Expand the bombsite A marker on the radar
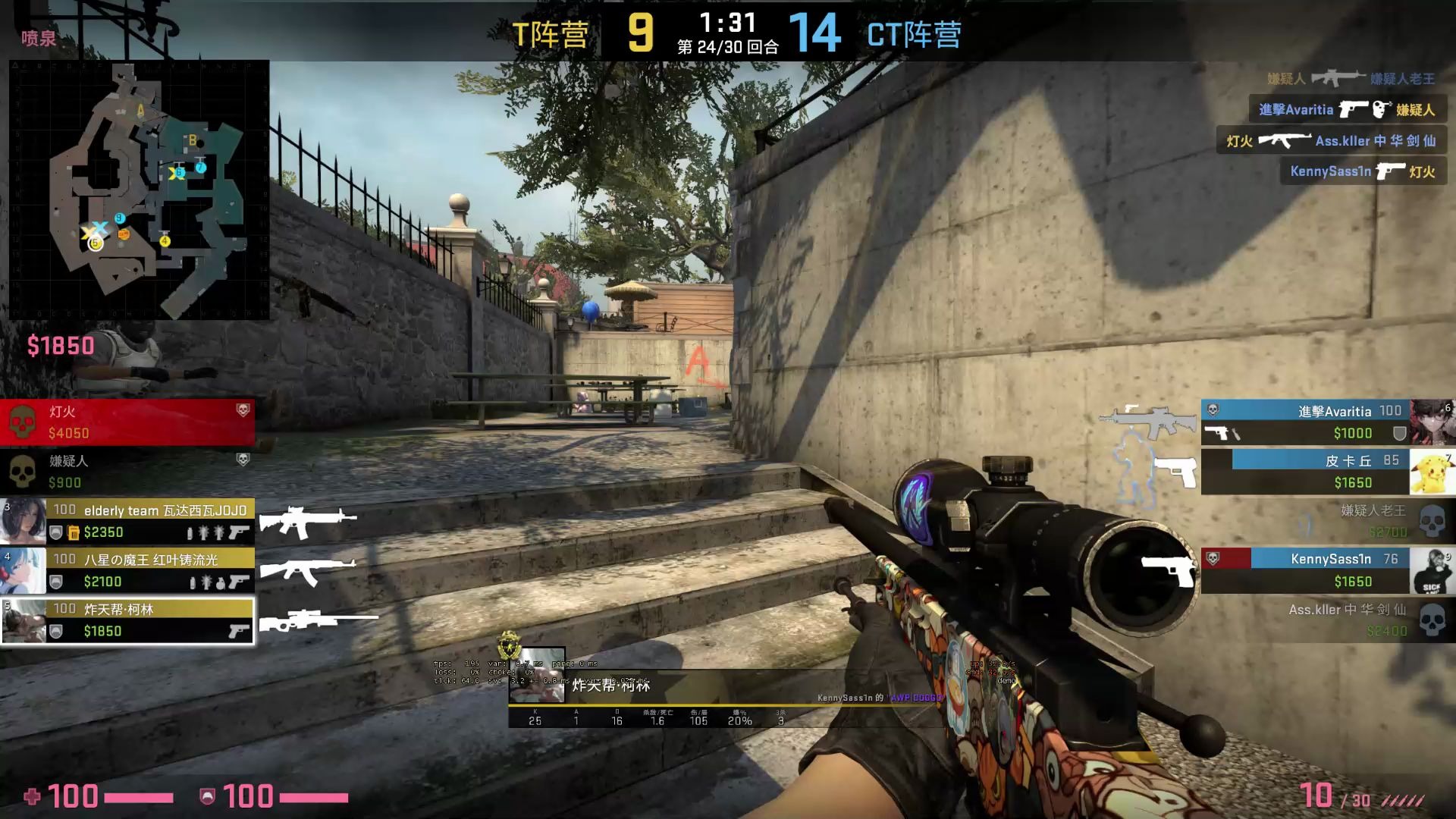The image size is (1456, 819). [x=139, y=110]
